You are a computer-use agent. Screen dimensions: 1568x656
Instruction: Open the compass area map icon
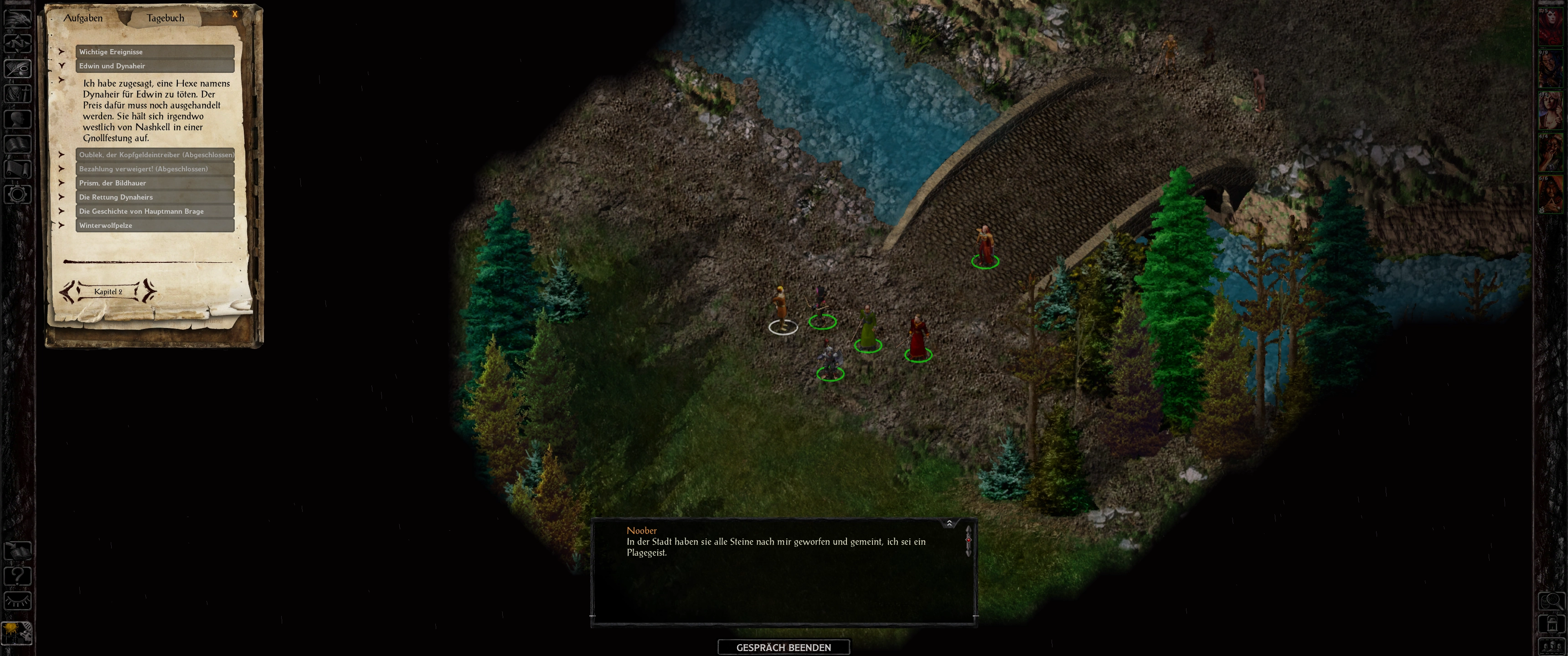click(x=17, y=43)
